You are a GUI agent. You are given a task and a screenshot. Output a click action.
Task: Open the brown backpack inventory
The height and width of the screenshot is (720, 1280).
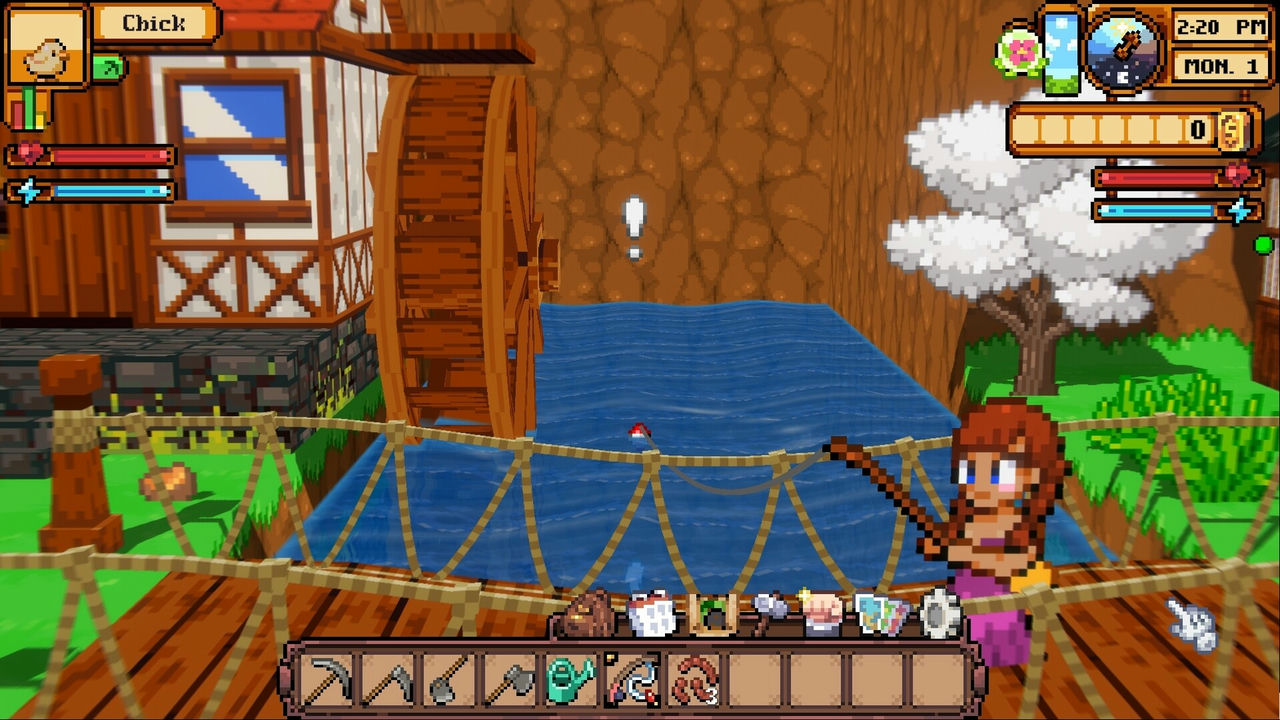click(590, 614)
